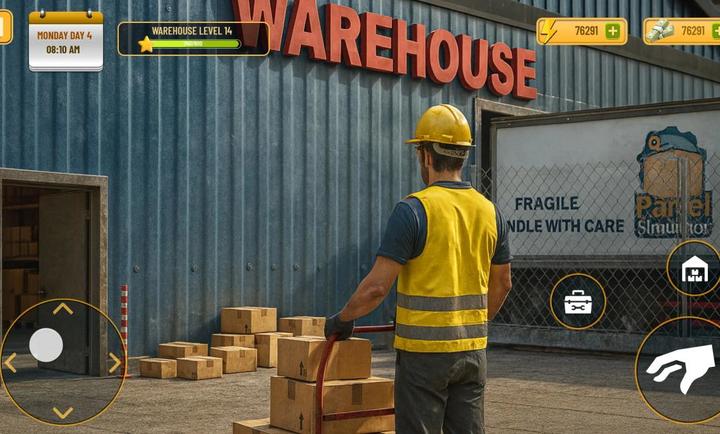The image size is (720, 434).
Task: Select the Warehouse Level 14 progress panel
Action: click(193, 38)
